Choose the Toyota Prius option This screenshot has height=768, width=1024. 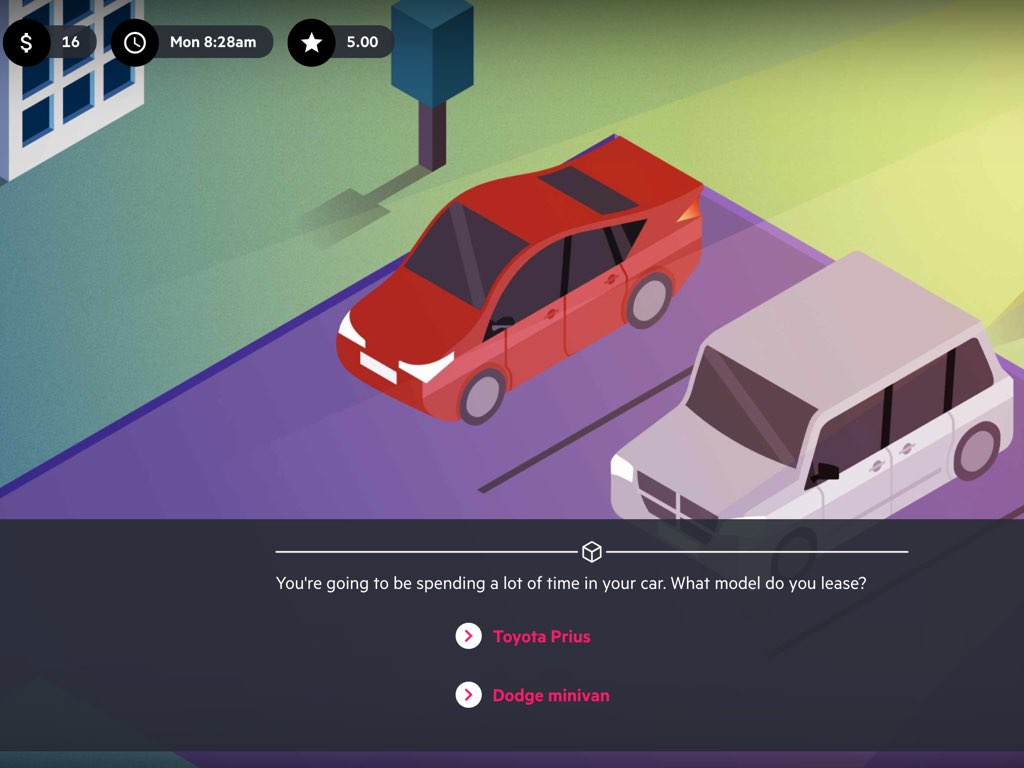pos(540,636)
